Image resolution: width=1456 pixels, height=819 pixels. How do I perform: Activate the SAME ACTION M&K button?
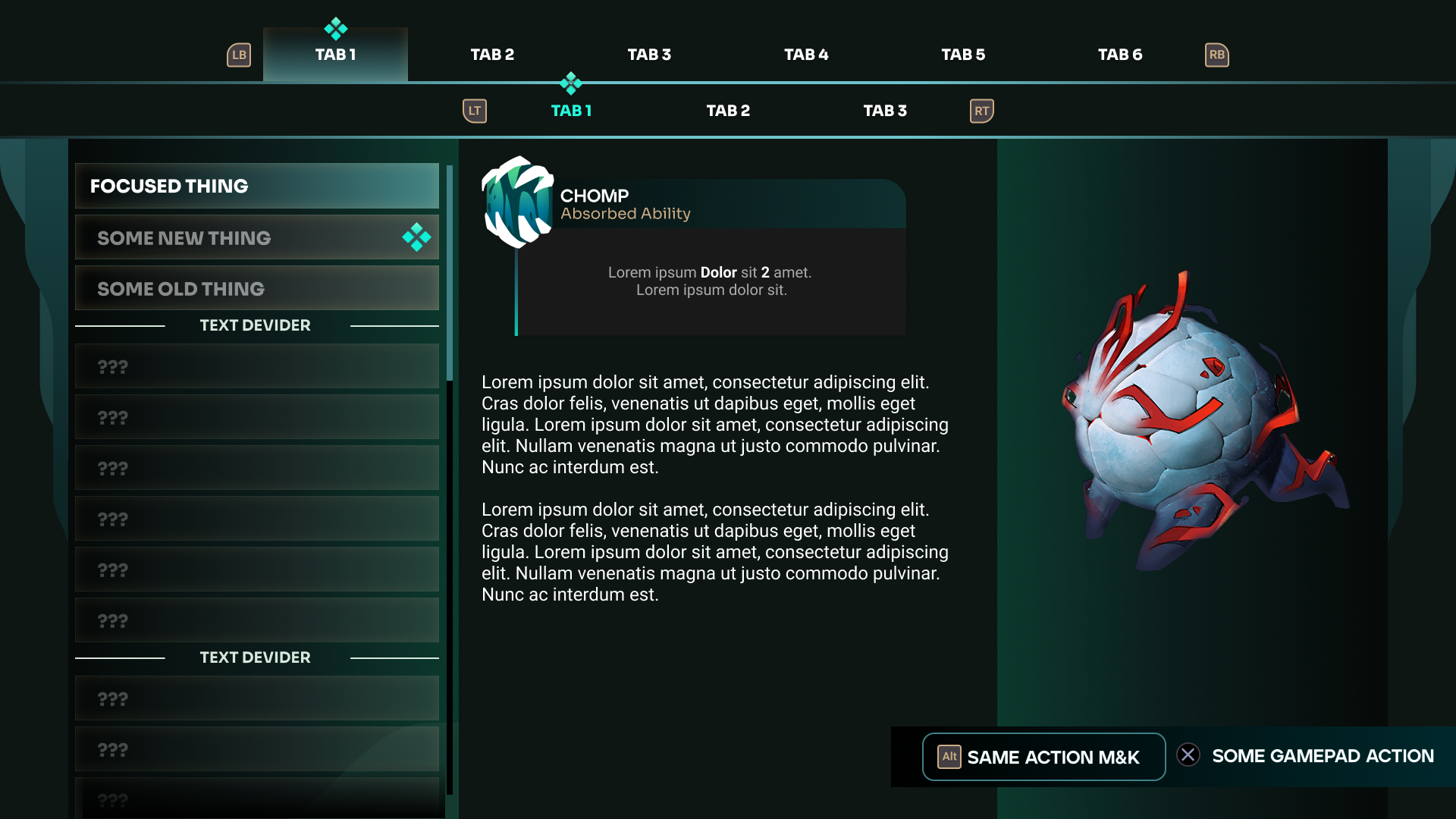click(1043, 757)
